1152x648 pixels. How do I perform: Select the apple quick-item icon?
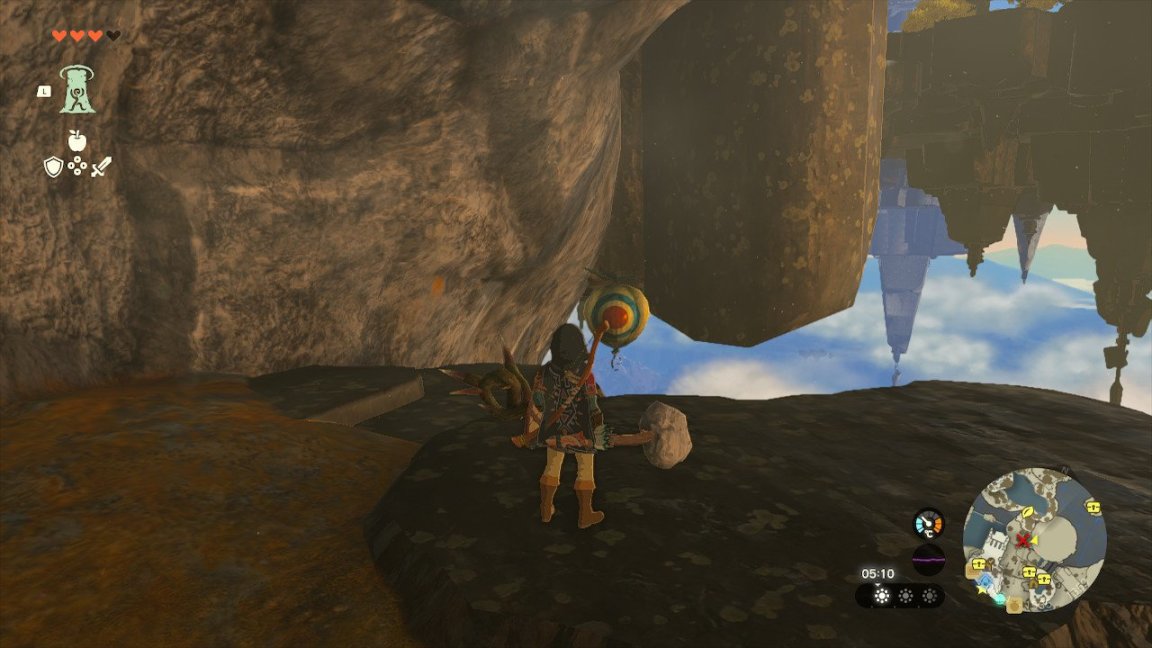point(76,141)
